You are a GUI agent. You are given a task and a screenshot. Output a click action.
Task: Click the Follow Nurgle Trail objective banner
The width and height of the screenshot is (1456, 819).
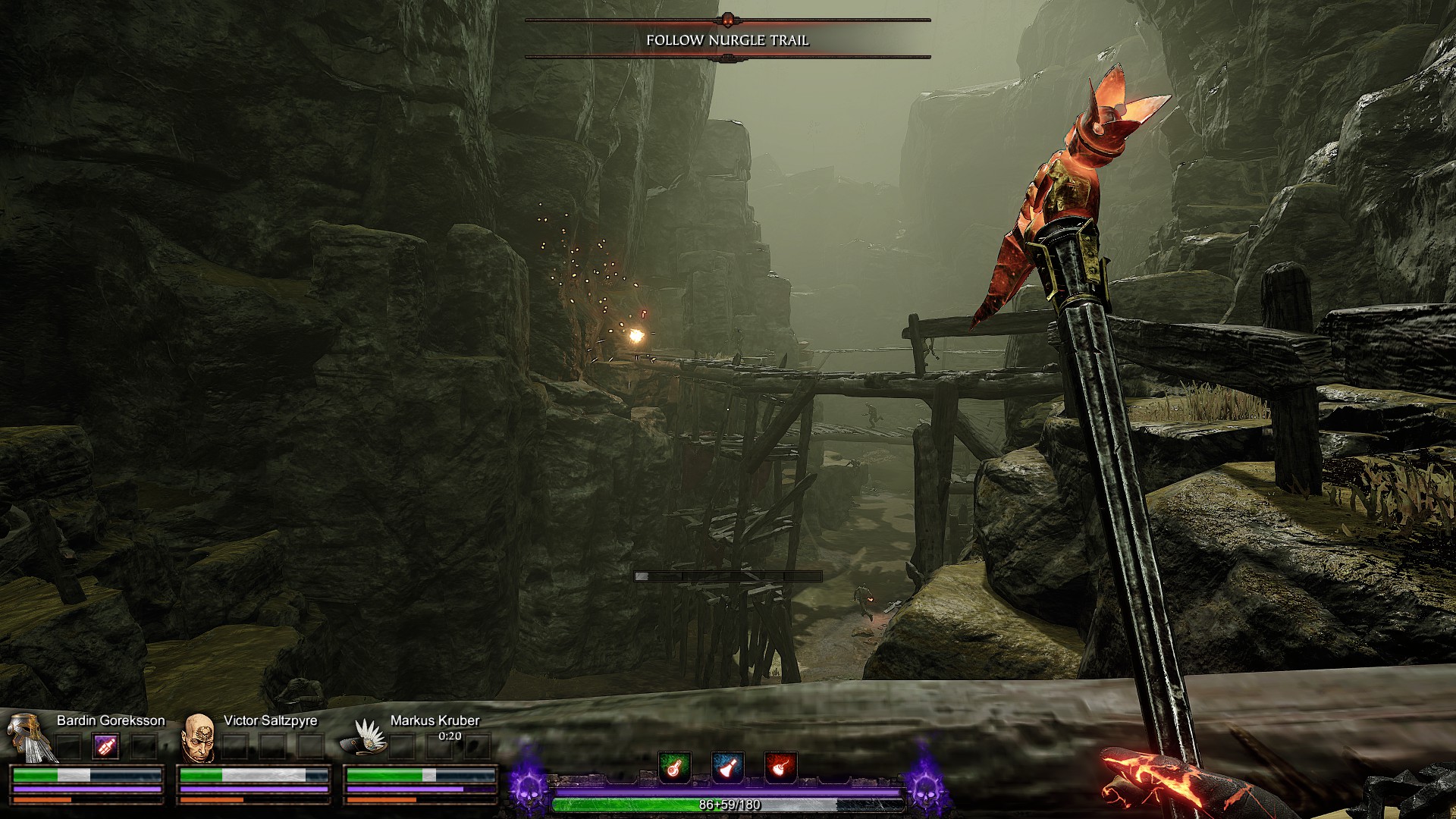727,39
